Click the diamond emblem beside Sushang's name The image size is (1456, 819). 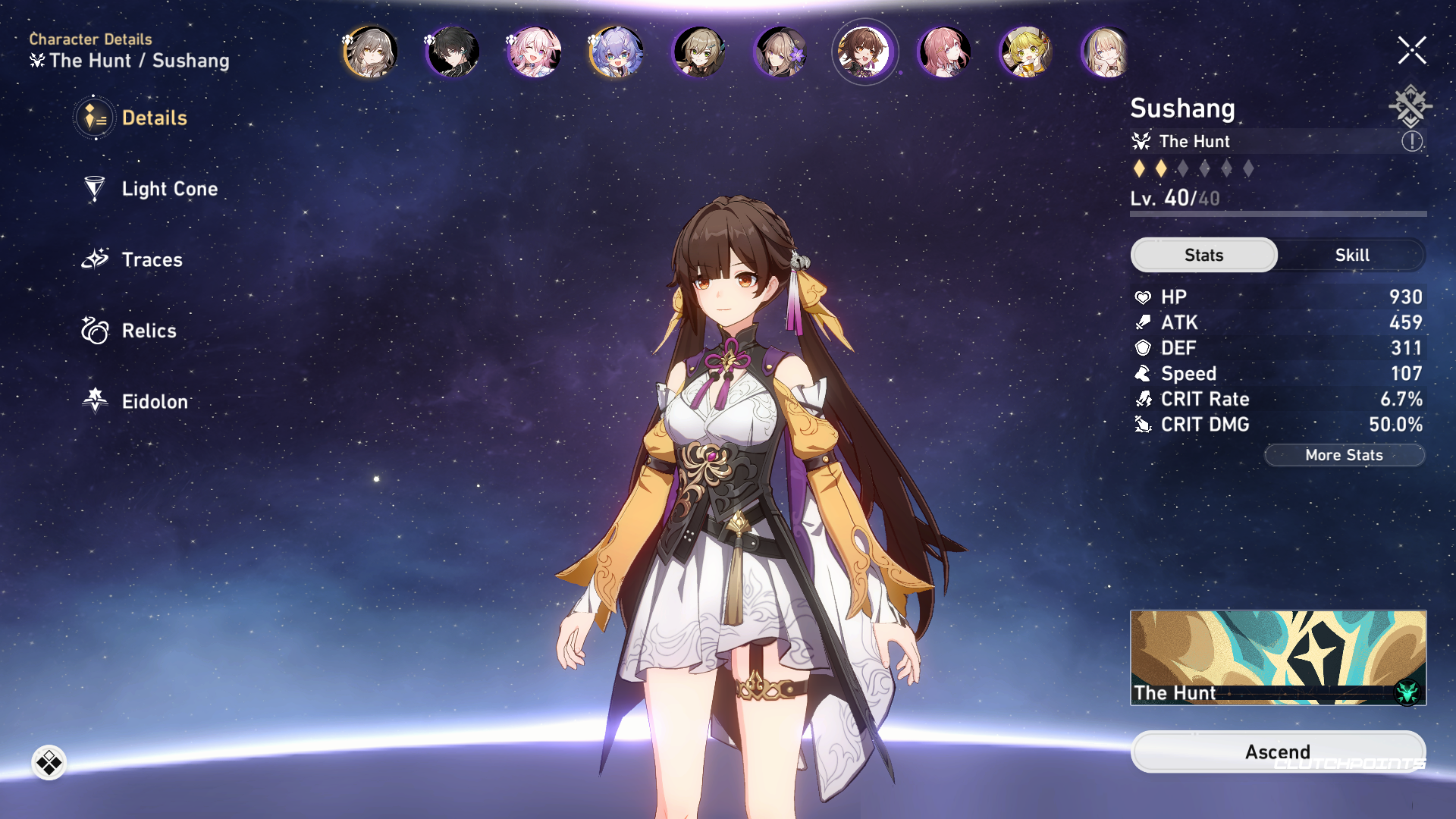1410,106
